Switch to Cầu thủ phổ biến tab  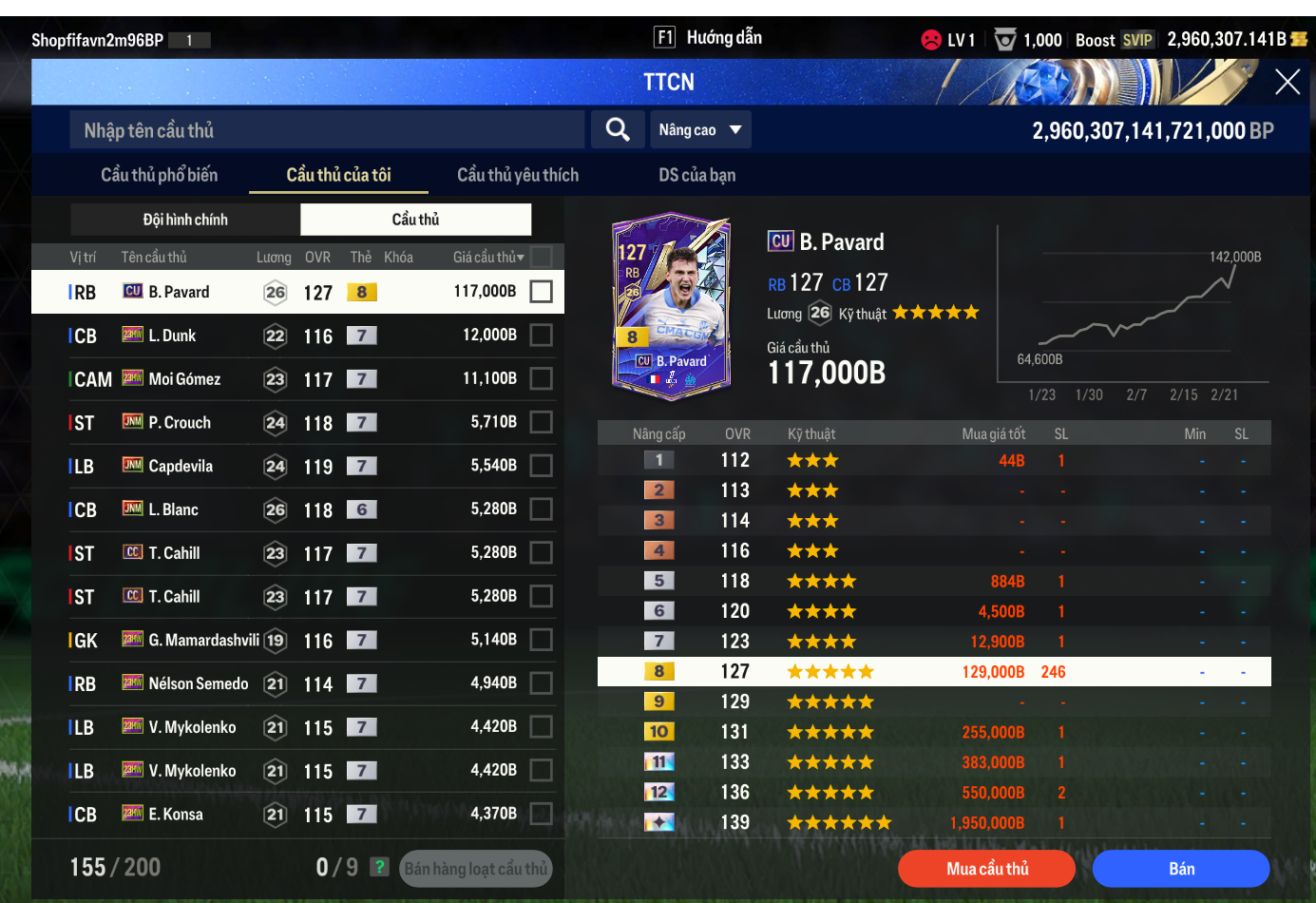(159, 175)
